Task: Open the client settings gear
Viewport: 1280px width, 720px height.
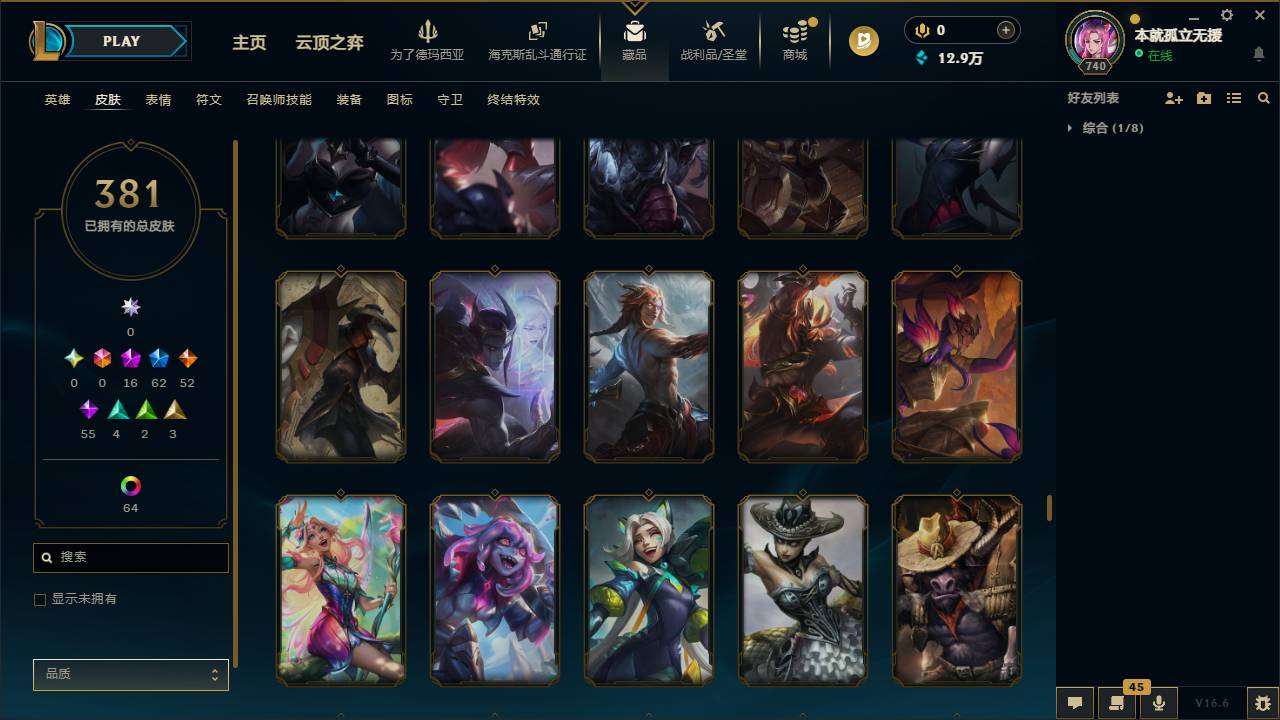Action: 1226,15
